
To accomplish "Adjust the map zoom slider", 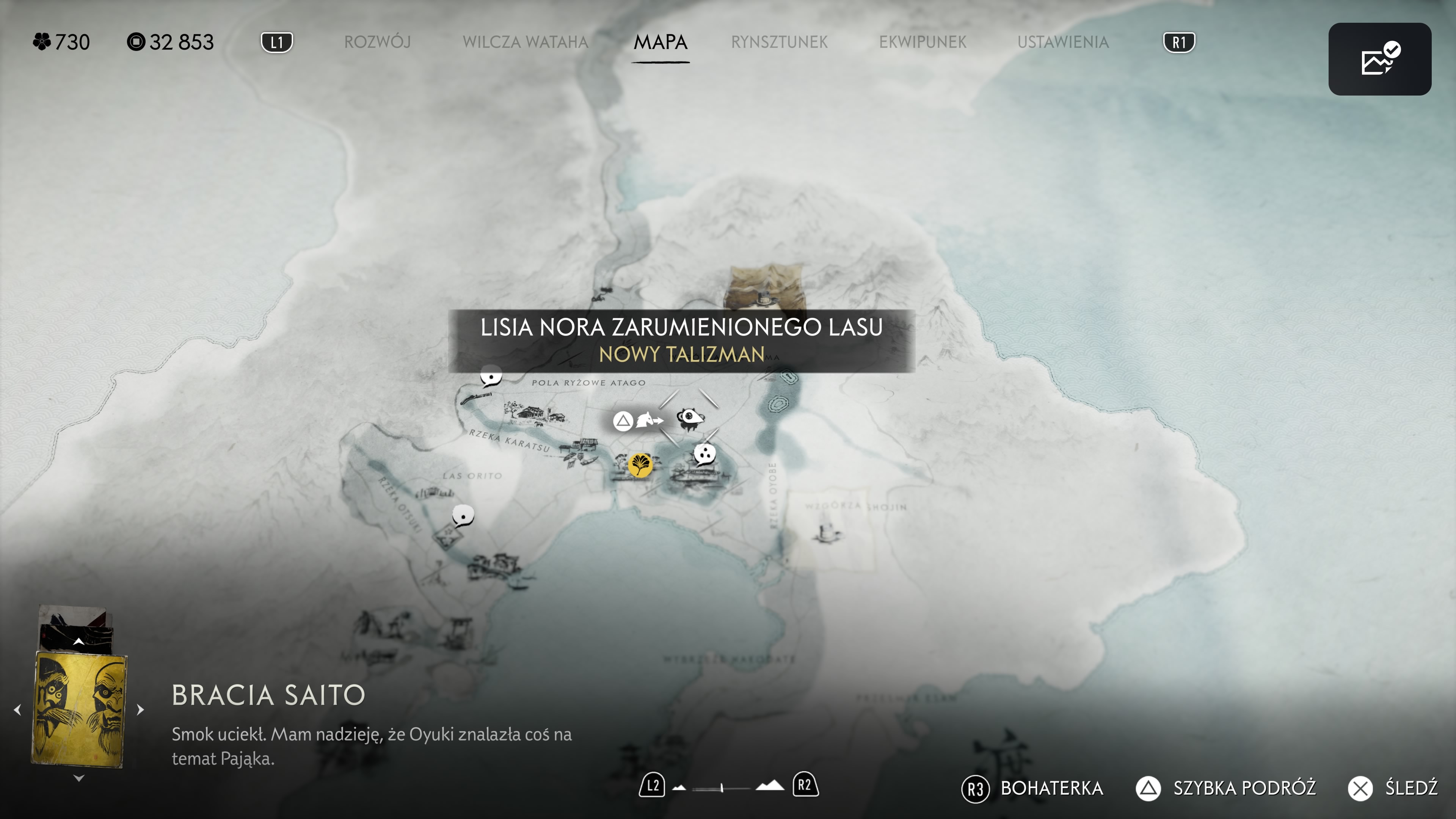I will (722, 788).
